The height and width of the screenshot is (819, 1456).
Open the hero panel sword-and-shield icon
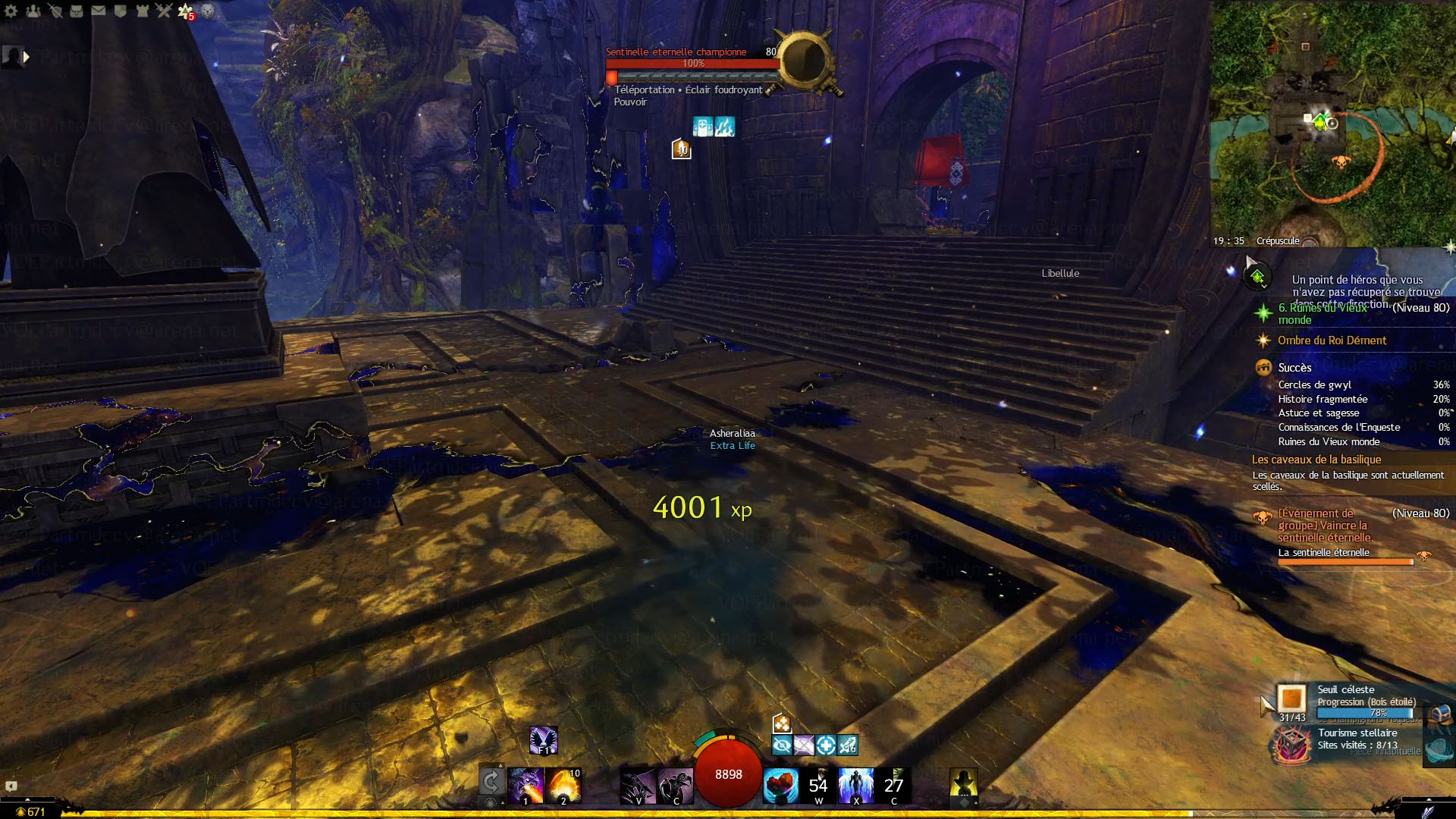[x=55, y=11]
